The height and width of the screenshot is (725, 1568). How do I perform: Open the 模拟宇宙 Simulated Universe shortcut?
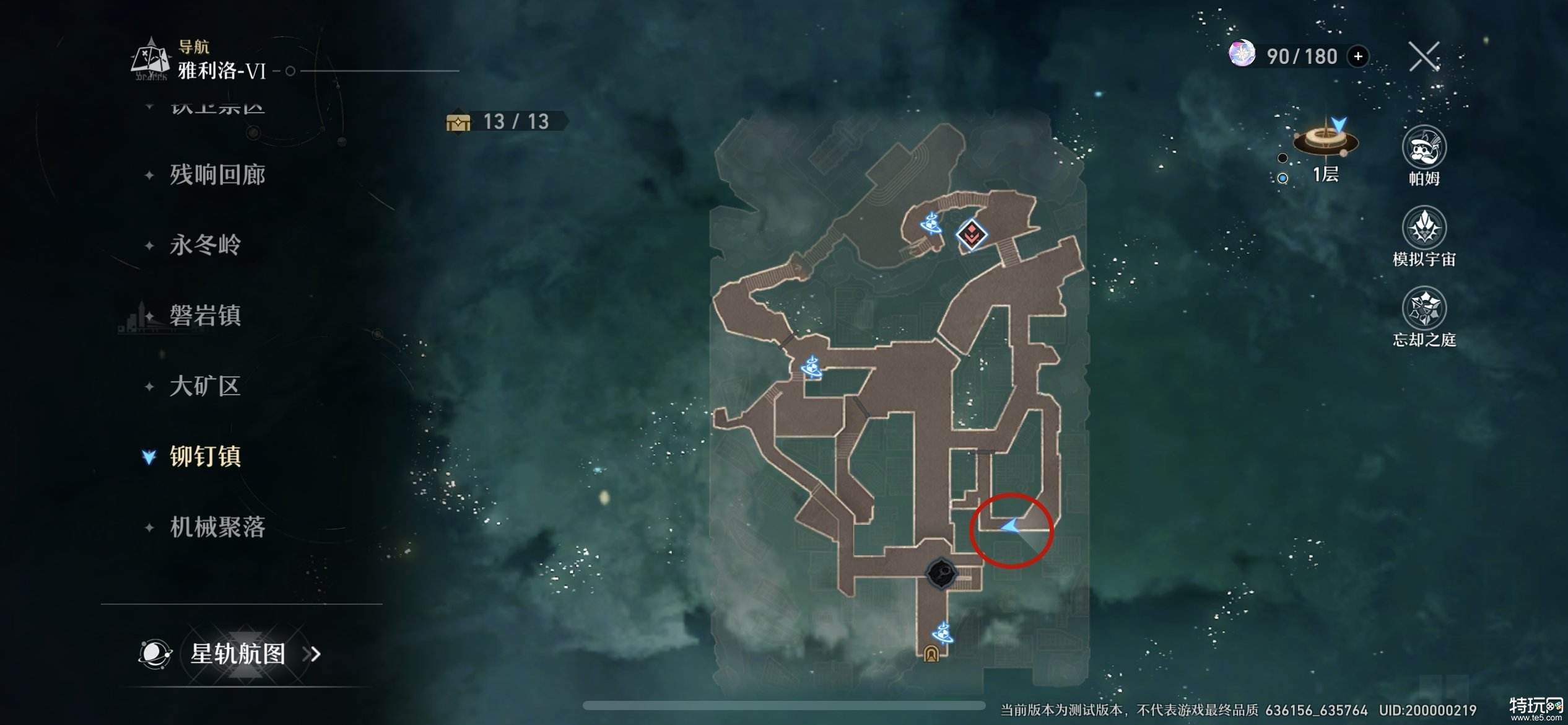[x=1424, y=229]
